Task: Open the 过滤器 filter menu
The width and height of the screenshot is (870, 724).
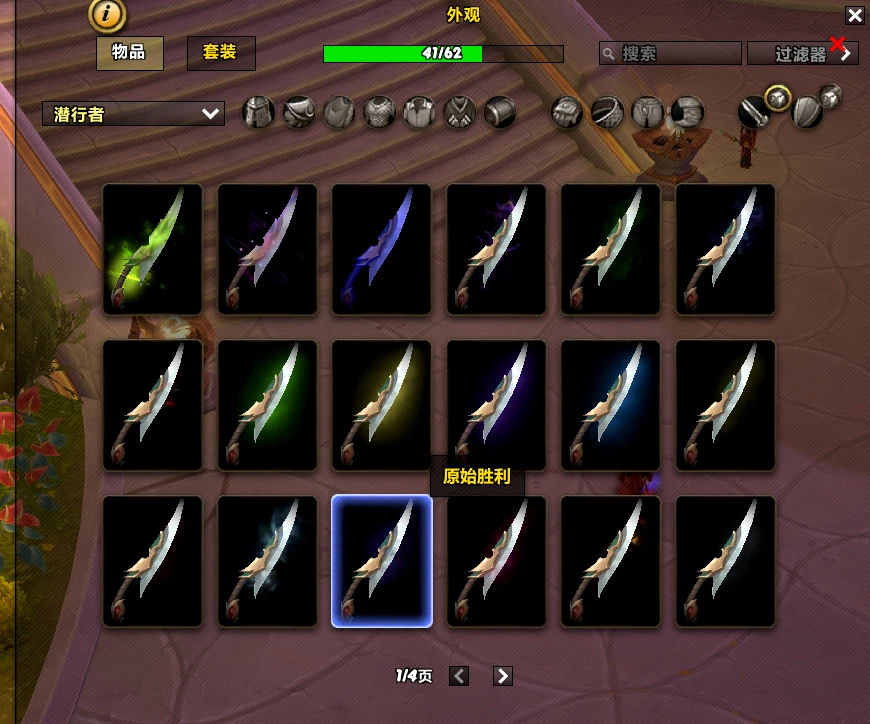Action: [802, 54]
